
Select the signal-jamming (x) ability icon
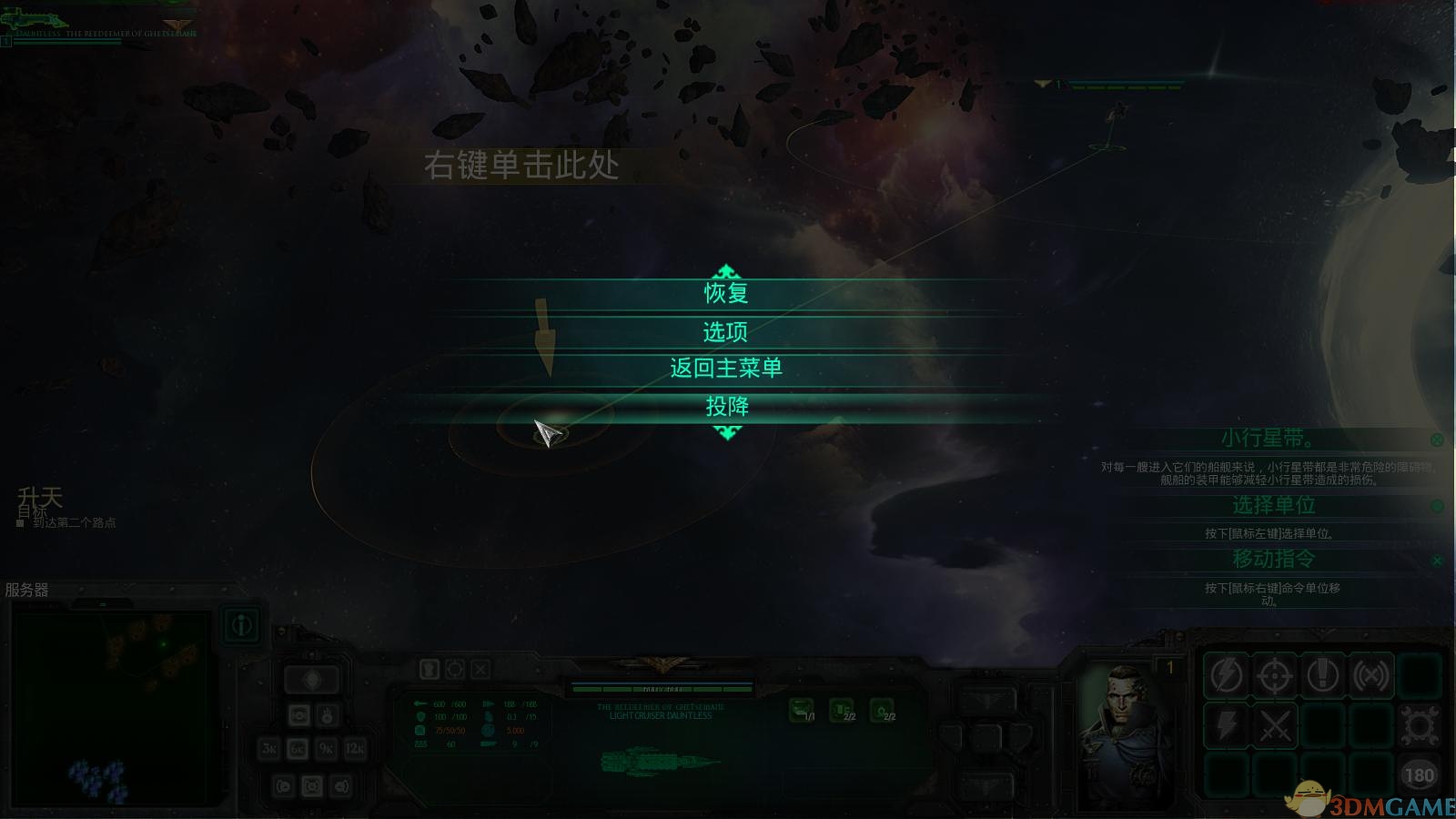tap(1370, 675)
